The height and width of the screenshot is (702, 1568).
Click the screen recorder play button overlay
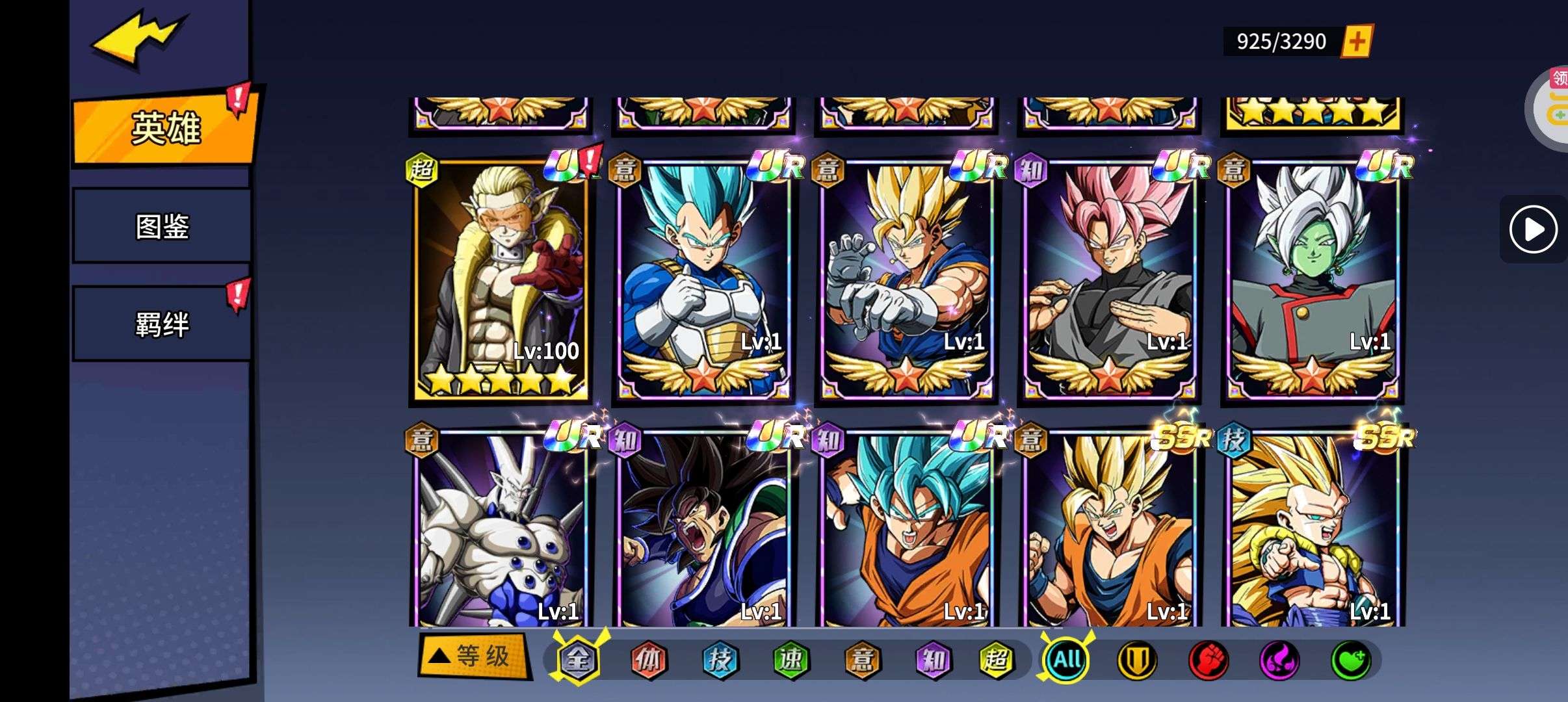(1533, 229)
